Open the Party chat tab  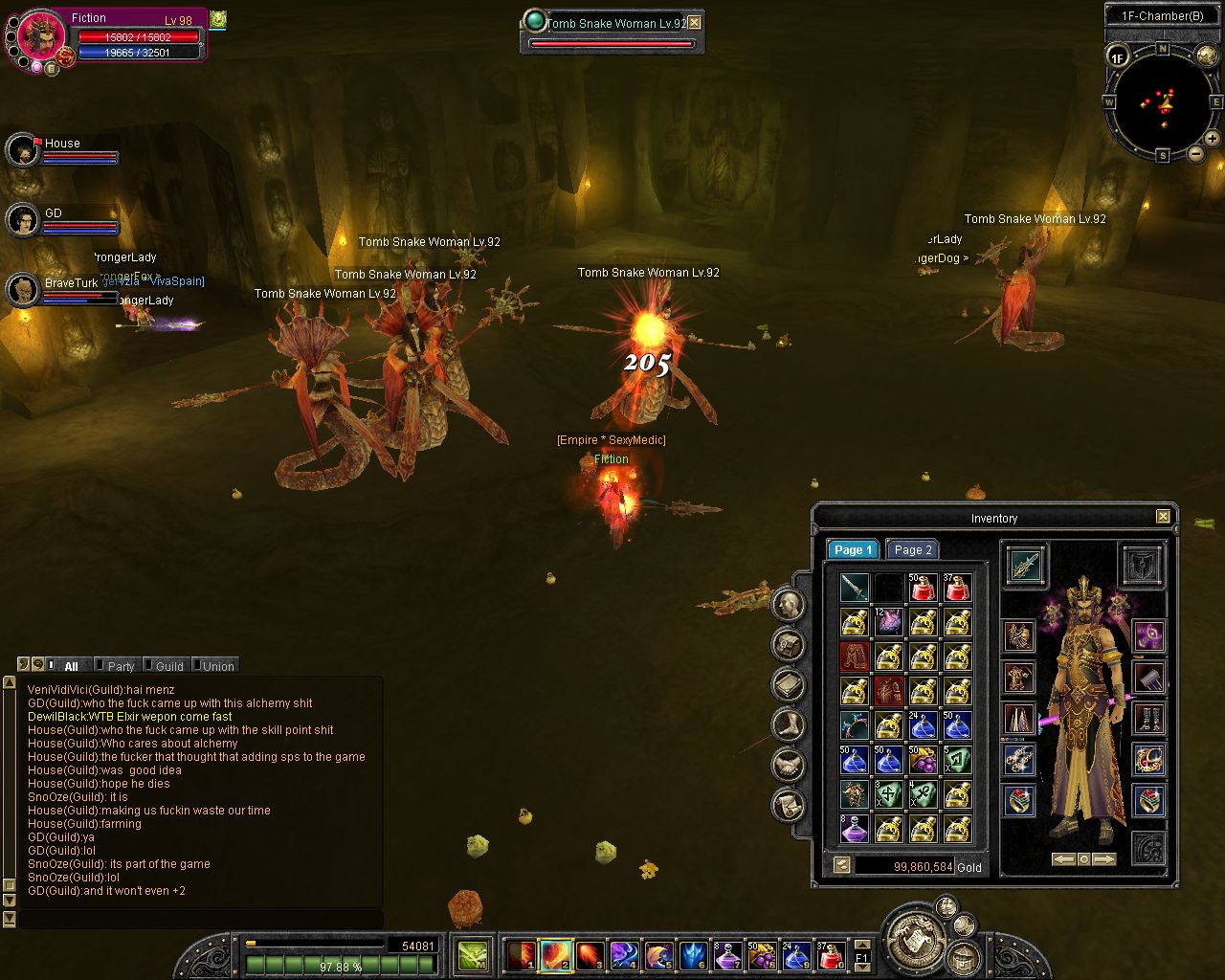pos(119,666)
